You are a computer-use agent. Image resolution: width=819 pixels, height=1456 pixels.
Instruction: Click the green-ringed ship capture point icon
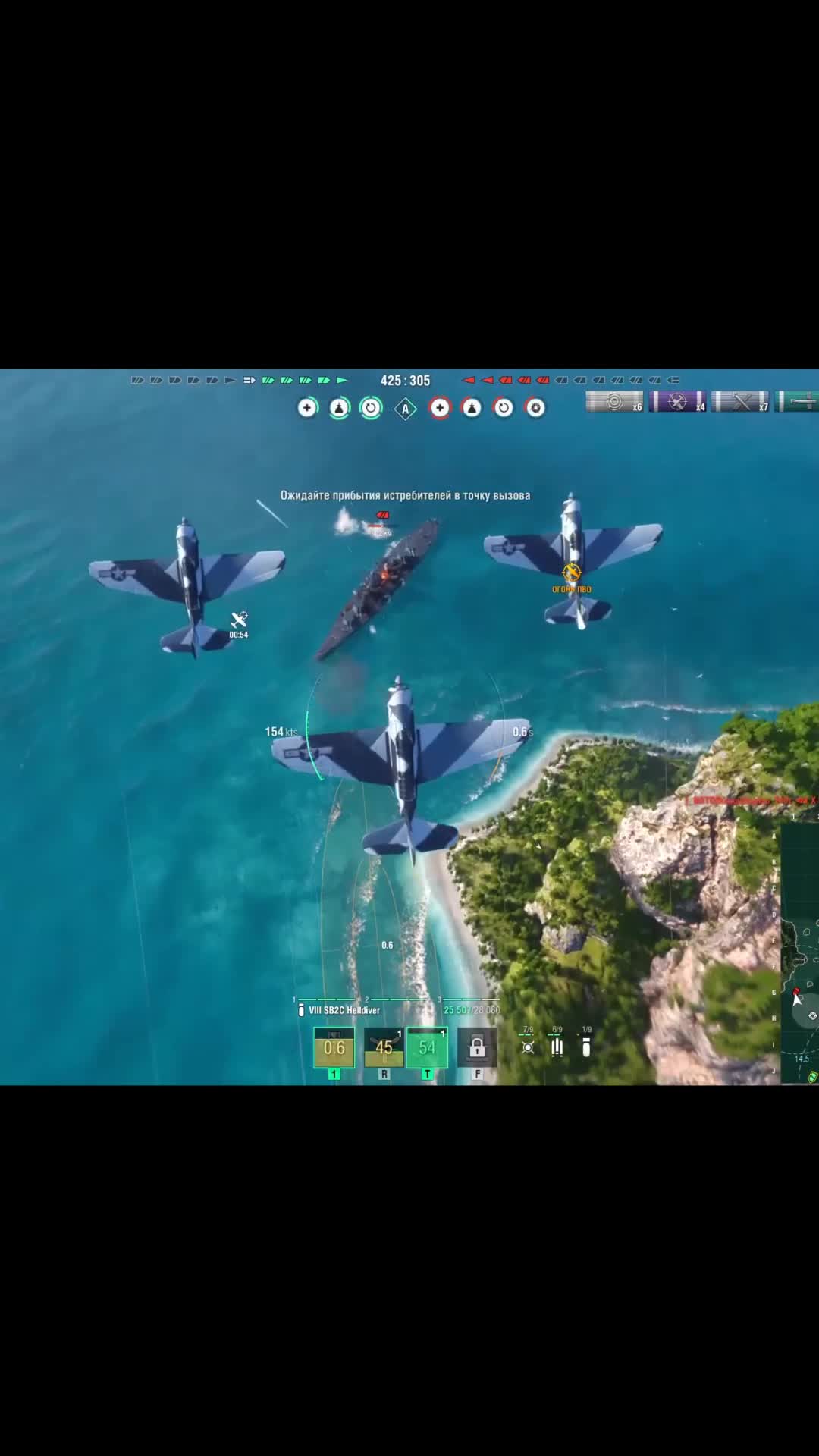[x=339, y=408]
